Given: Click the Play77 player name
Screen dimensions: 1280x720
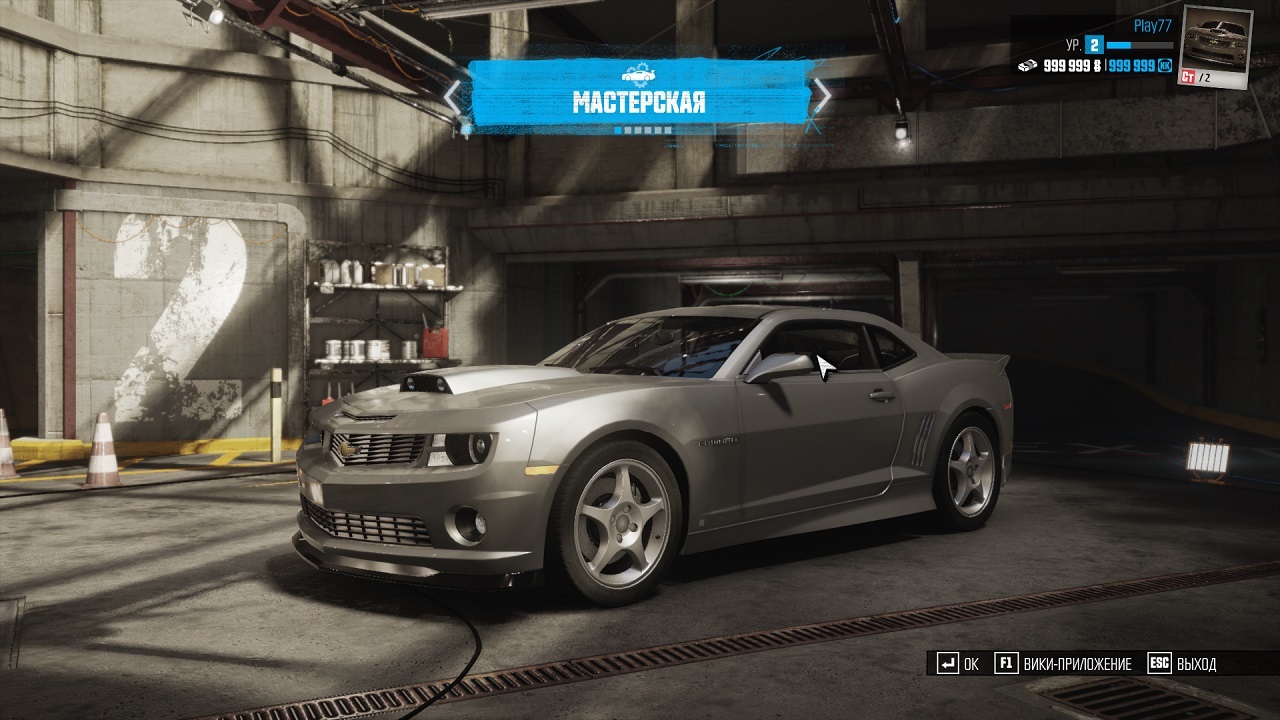Looking at the screenshot, I should (x=1152, y=26).
